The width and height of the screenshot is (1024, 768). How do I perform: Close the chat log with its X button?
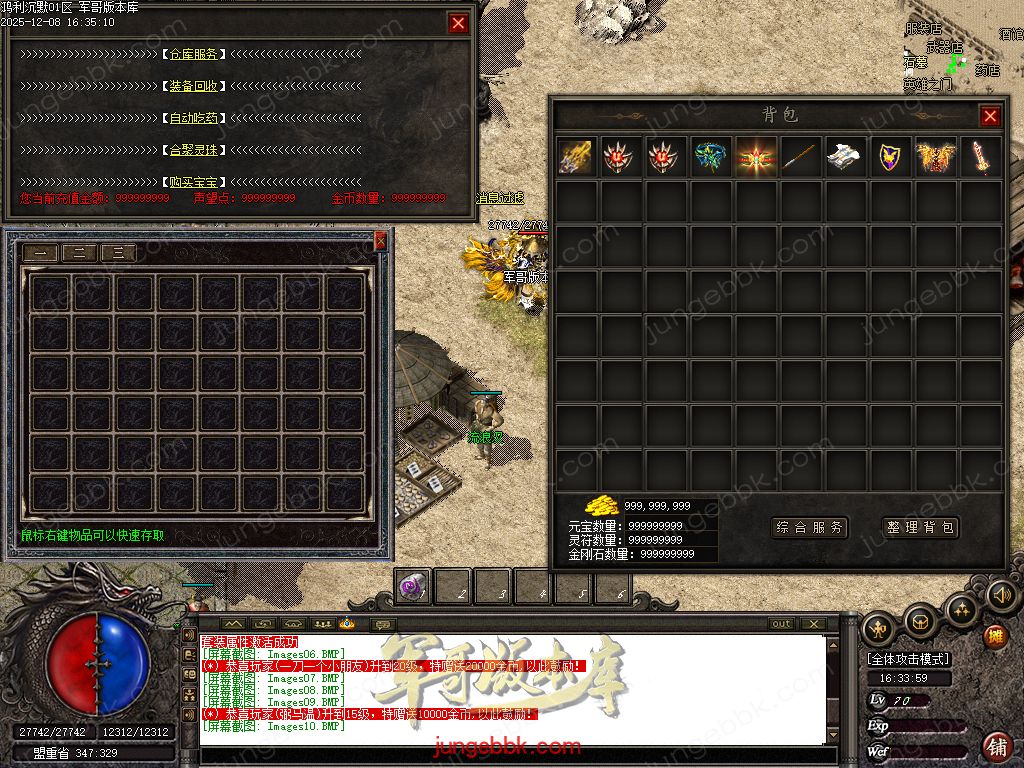pos(813,624)
